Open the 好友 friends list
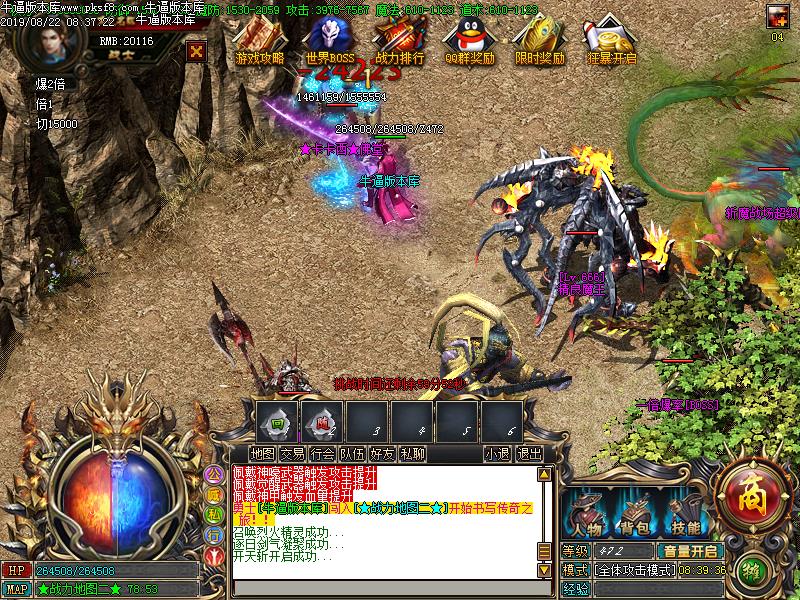The width and height of the screenshot is (800, 600). (x=382, y=453)
